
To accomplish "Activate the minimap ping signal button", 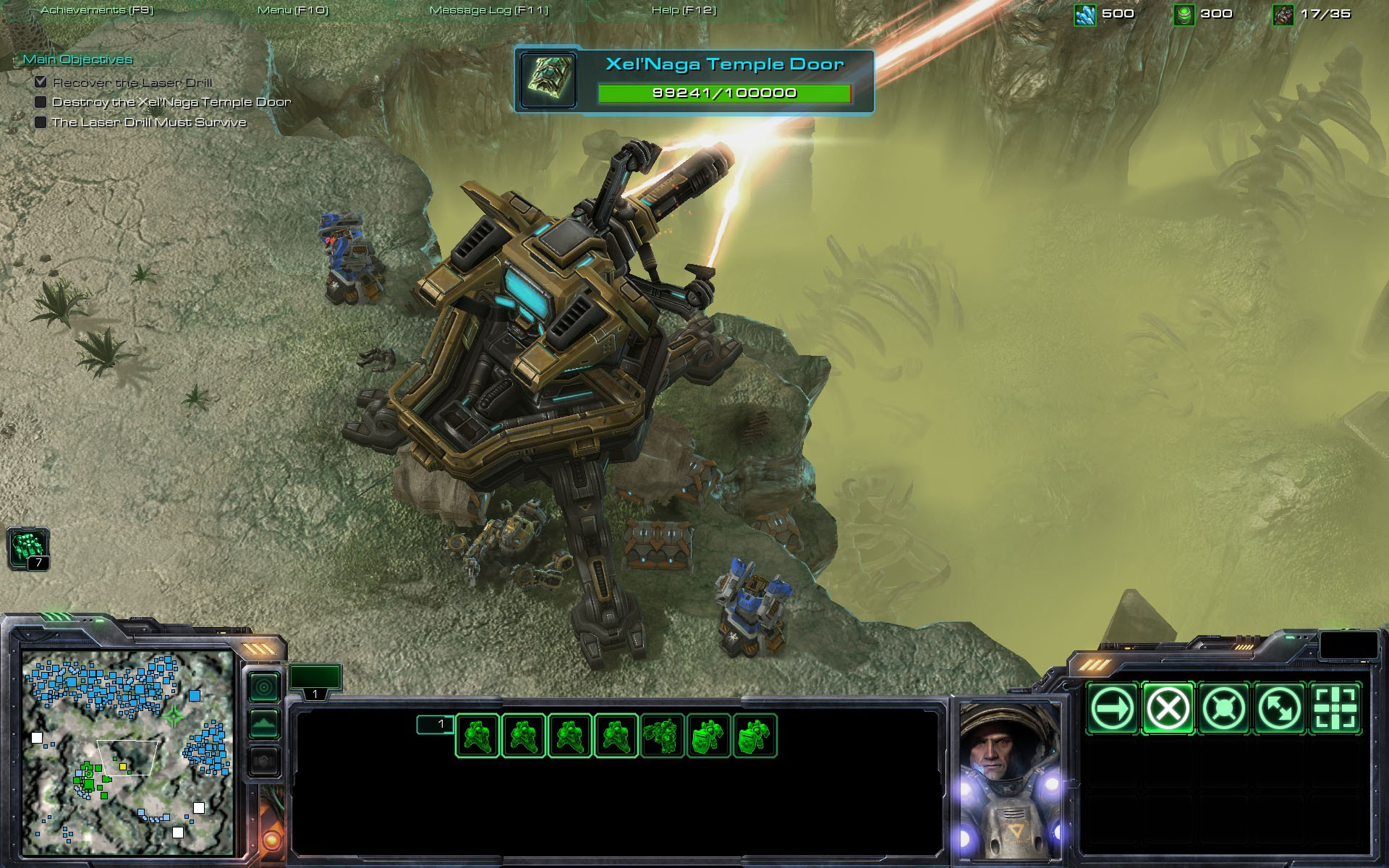I will [264, 686].
